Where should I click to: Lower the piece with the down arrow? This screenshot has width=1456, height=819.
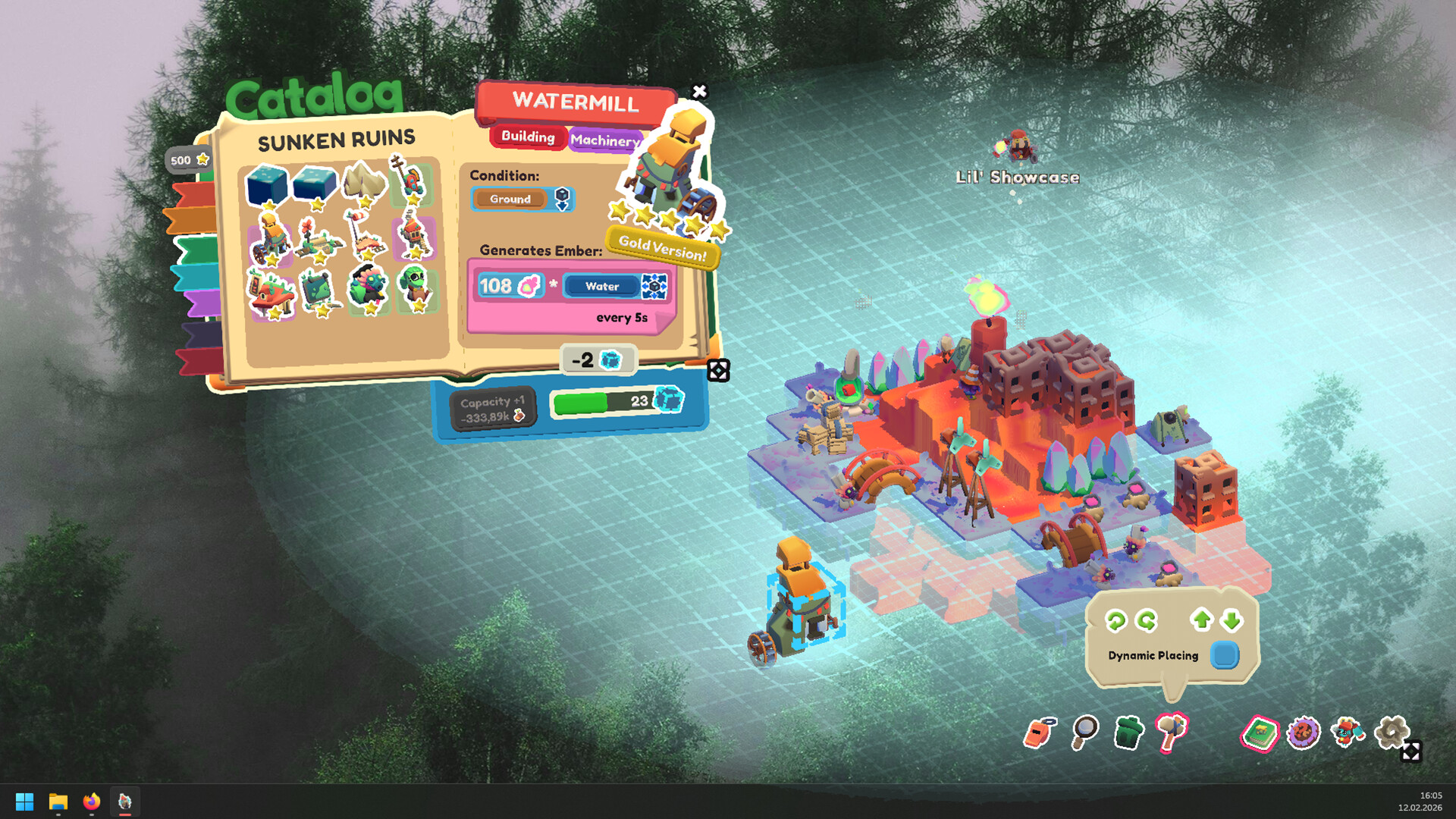pyautogui.click(x=1232, y=620)
